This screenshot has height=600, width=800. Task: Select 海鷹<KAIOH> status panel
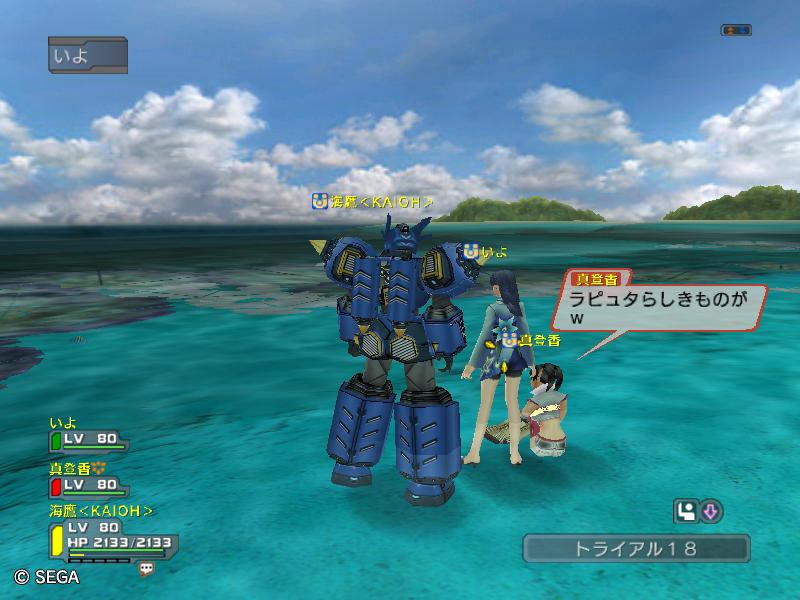point(110,535)
